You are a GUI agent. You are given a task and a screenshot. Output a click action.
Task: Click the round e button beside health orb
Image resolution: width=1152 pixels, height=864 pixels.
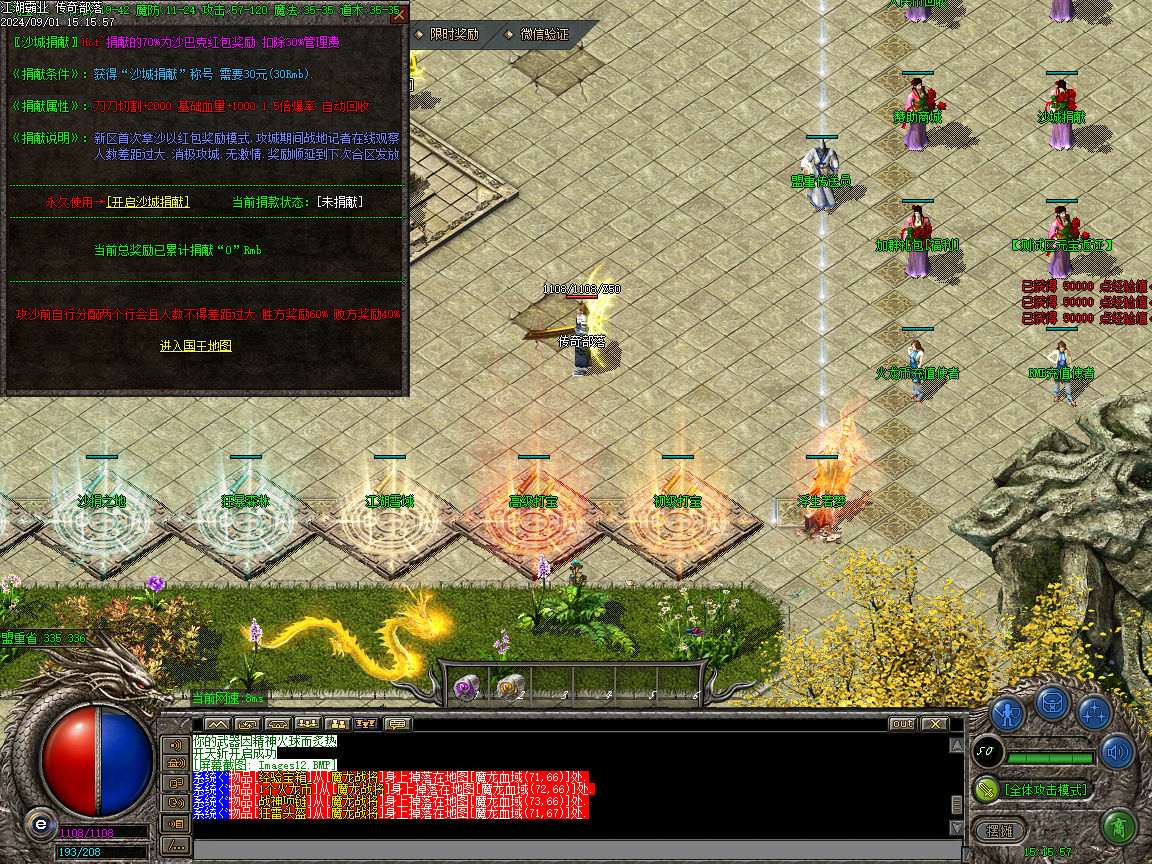coord(40,825)
